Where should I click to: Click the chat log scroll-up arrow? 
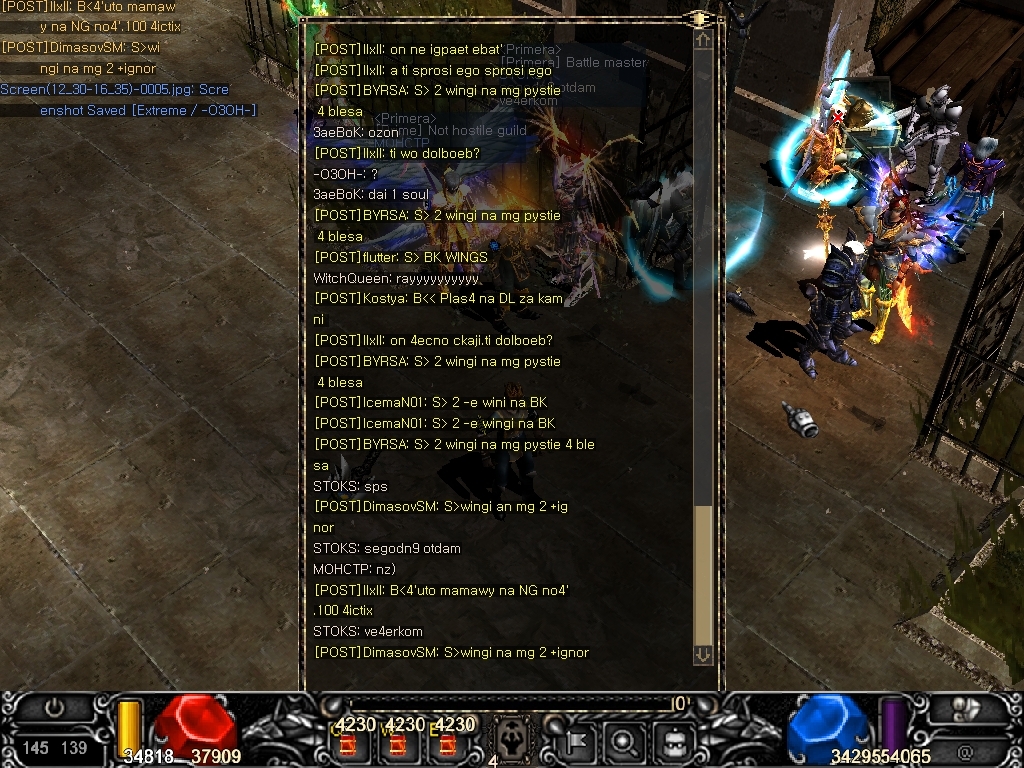(703, 40)
